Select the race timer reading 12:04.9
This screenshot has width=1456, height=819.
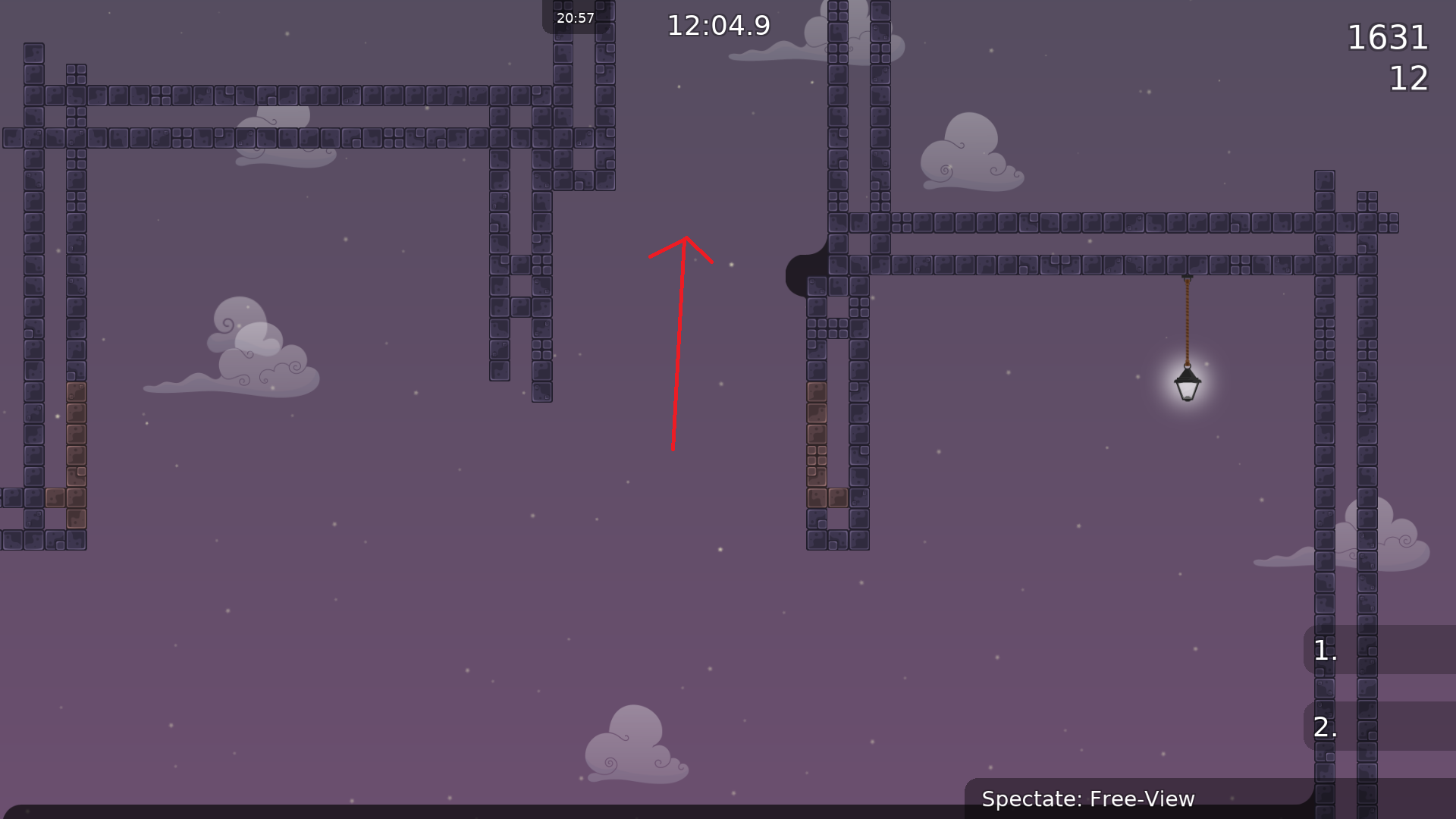(717, 25)
